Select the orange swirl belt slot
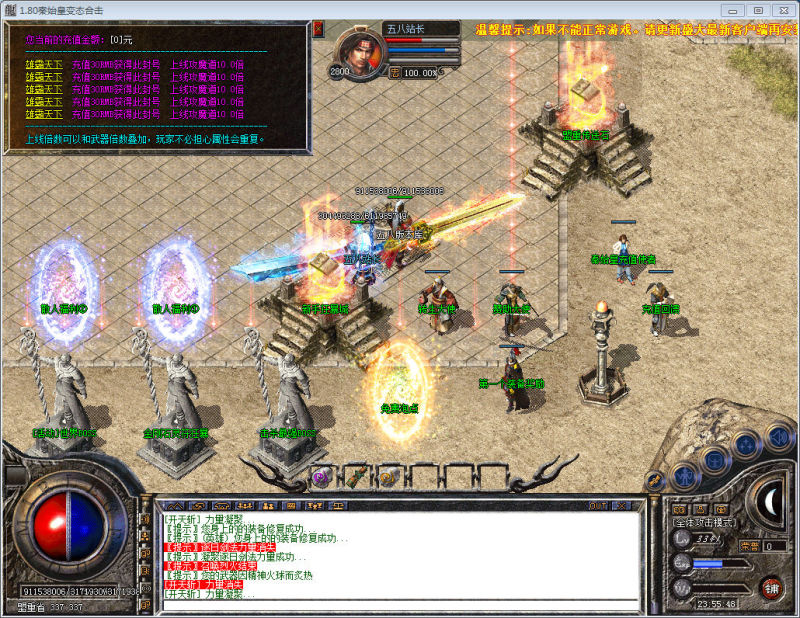The width and height of the screenshot is (800, 618). click(387, 478)
